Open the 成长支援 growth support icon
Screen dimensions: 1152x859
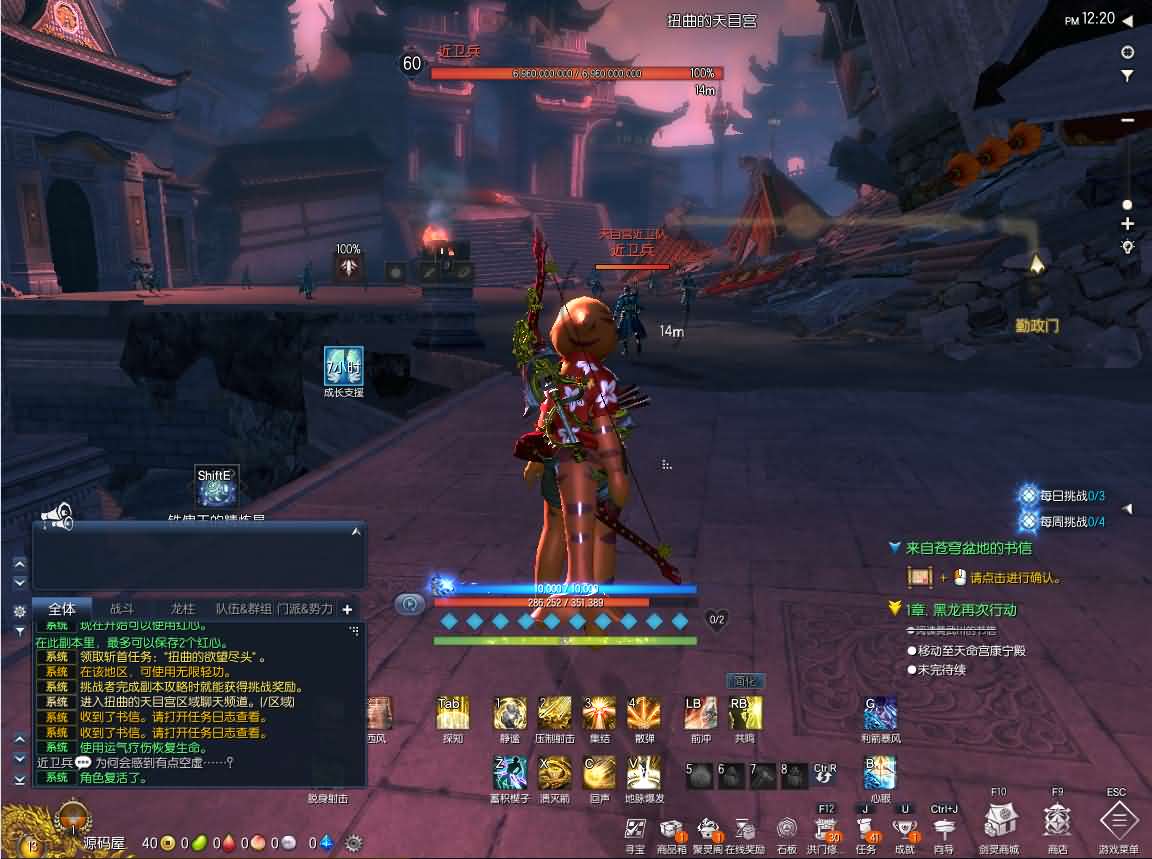coord(343,365)
